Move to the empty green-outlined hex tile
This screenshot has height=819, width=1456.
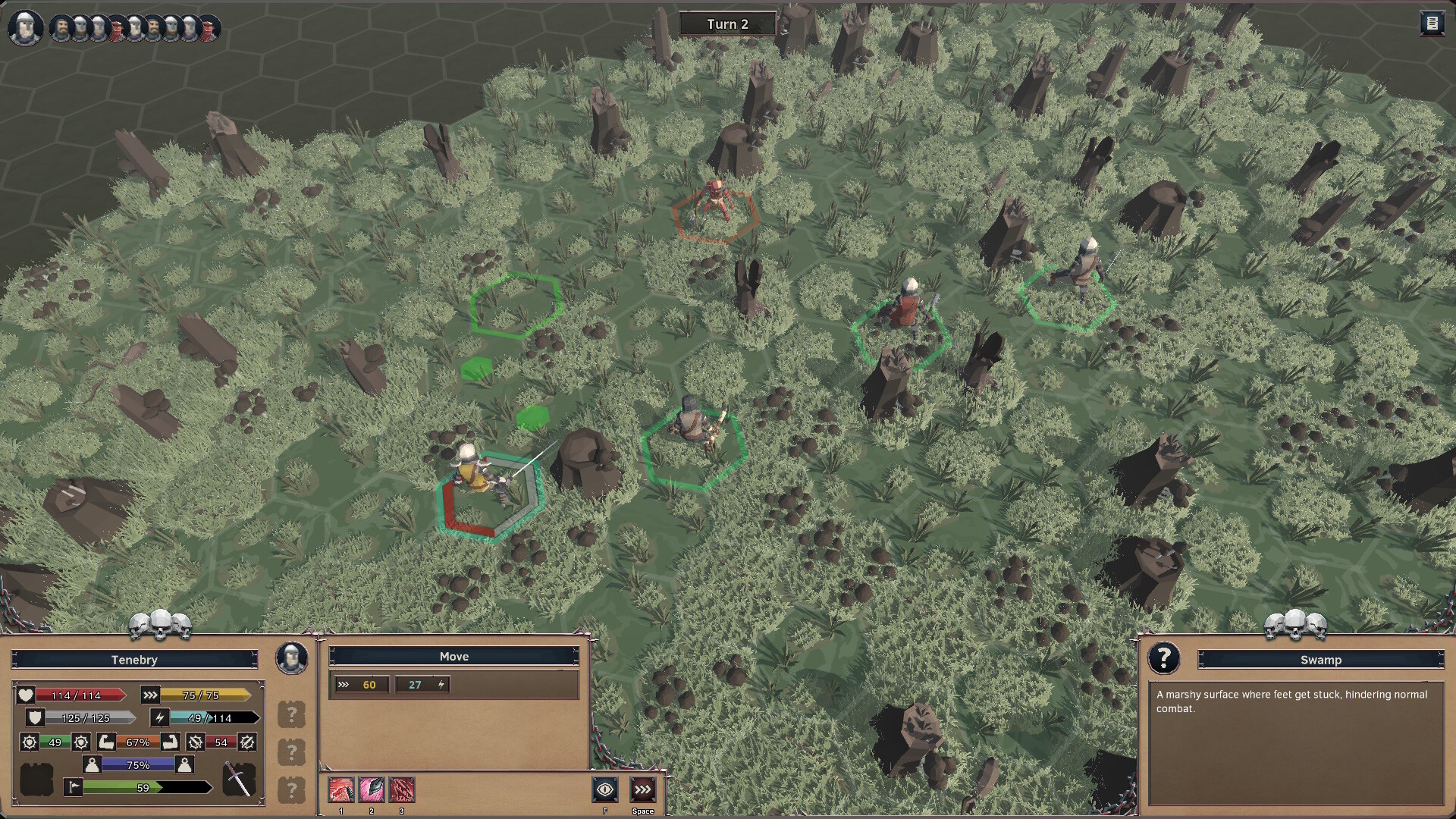[x=516, y=305]
